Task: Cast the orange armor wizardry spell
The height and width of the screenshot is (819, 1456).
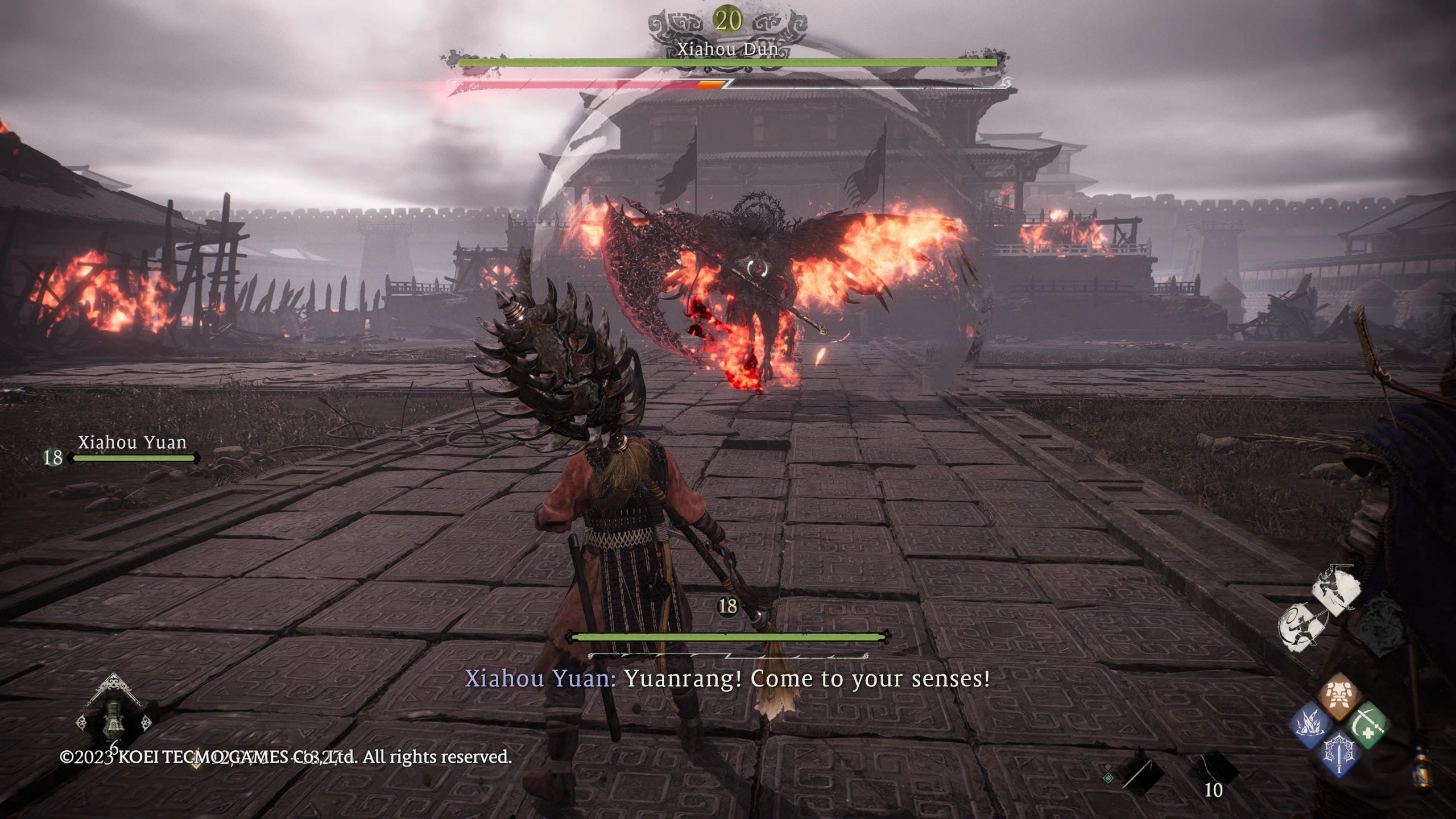Action: [x=1338, y=696]
